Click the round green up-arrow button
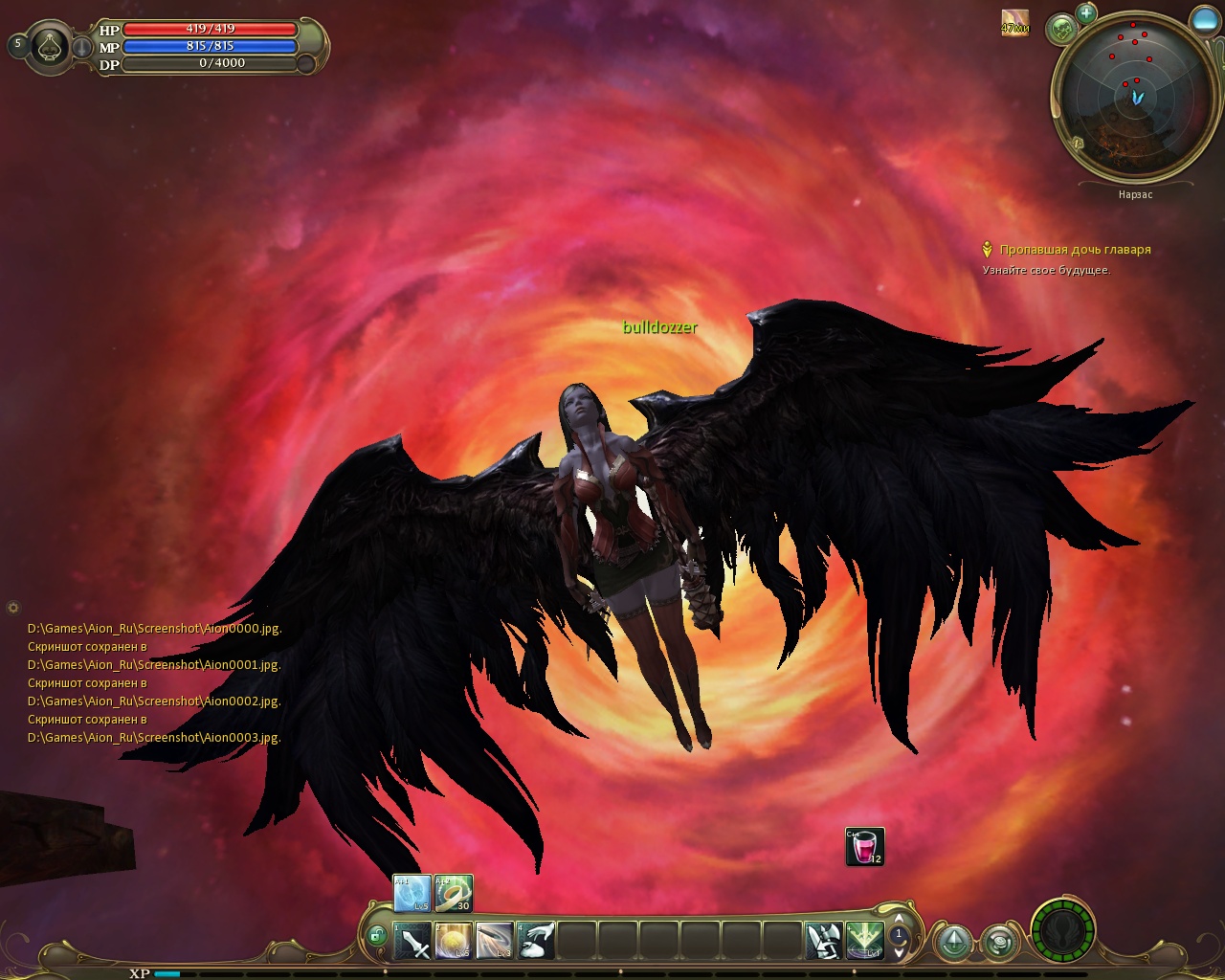 tap(954, 943)
